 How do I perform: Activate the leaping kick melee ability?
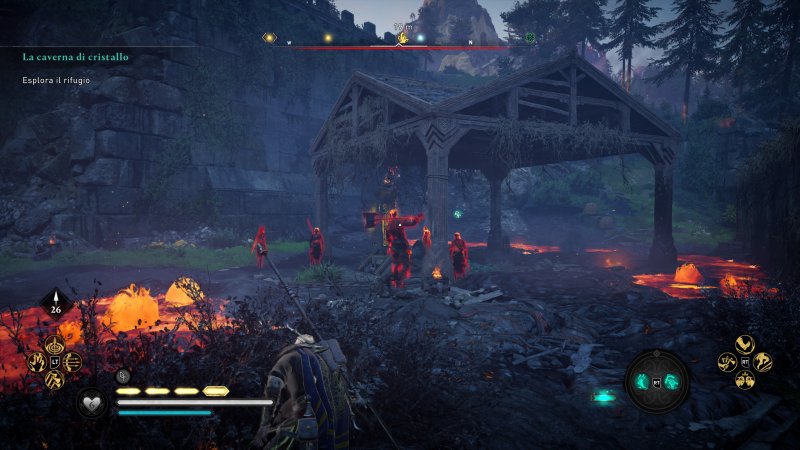click(x=763, y=361)
